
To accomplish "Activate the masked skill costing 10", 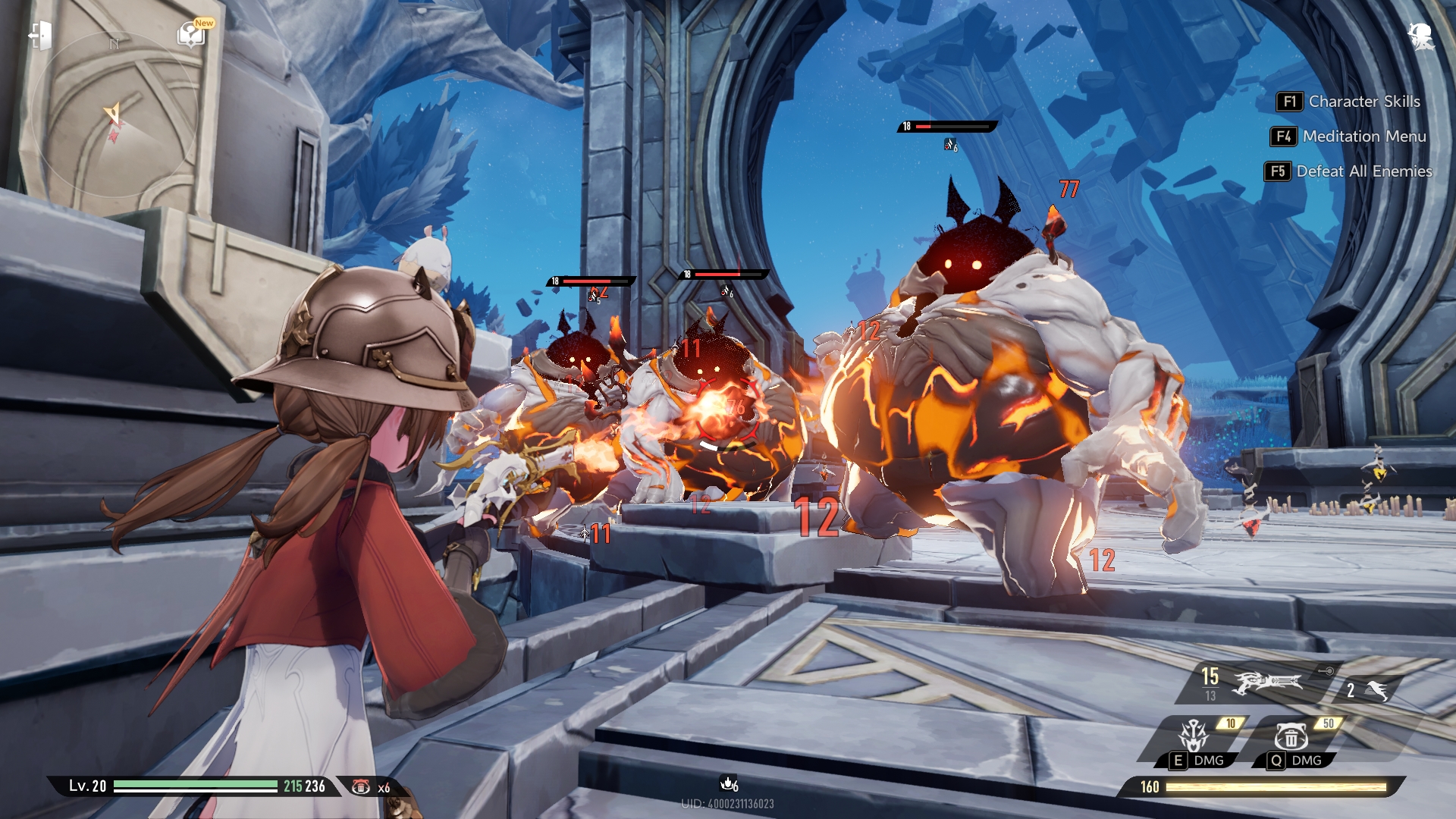I will click(x=1194, y=736).
